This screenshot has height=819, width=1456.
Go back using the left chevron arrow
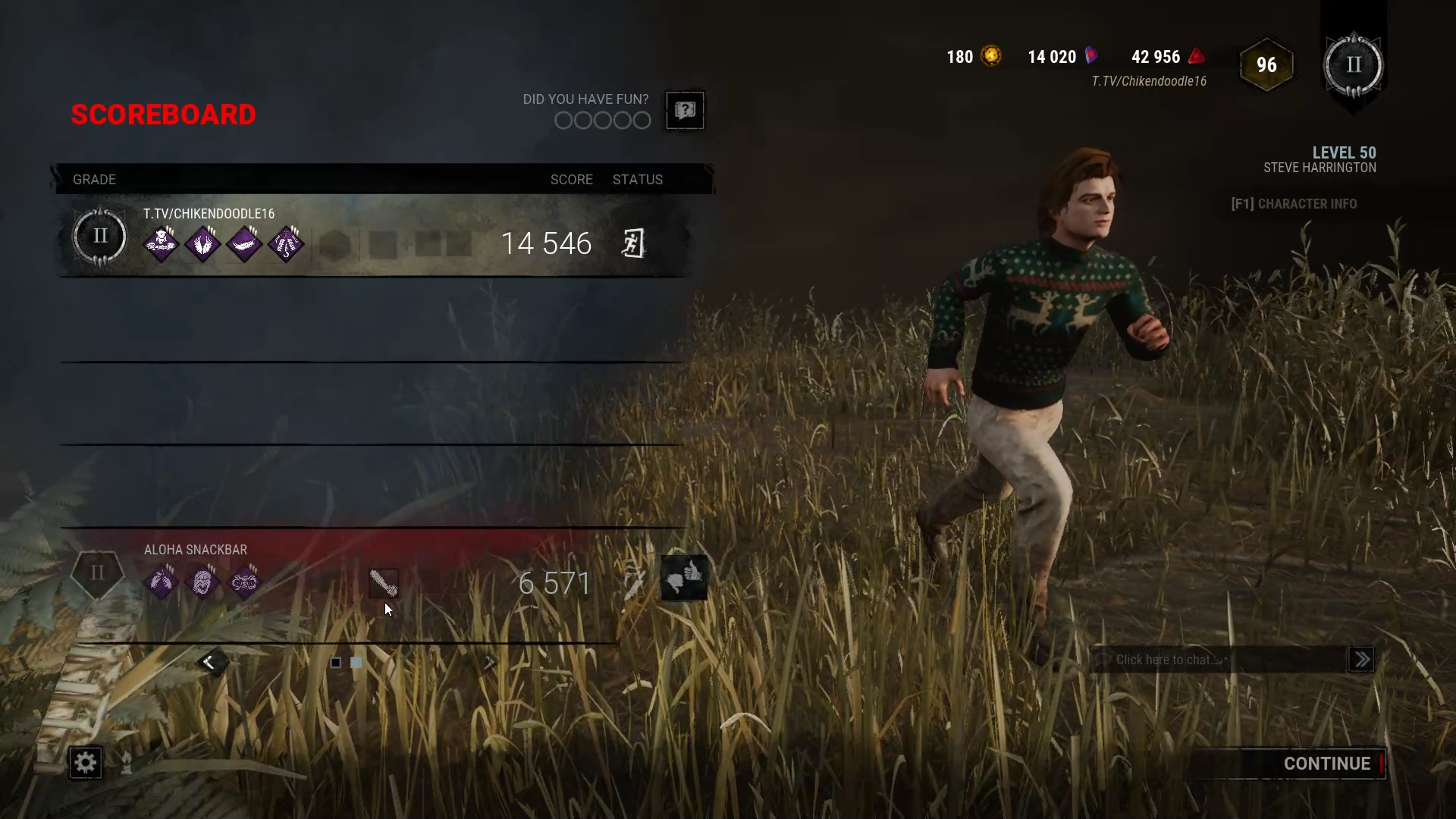[x=210, y=661]
